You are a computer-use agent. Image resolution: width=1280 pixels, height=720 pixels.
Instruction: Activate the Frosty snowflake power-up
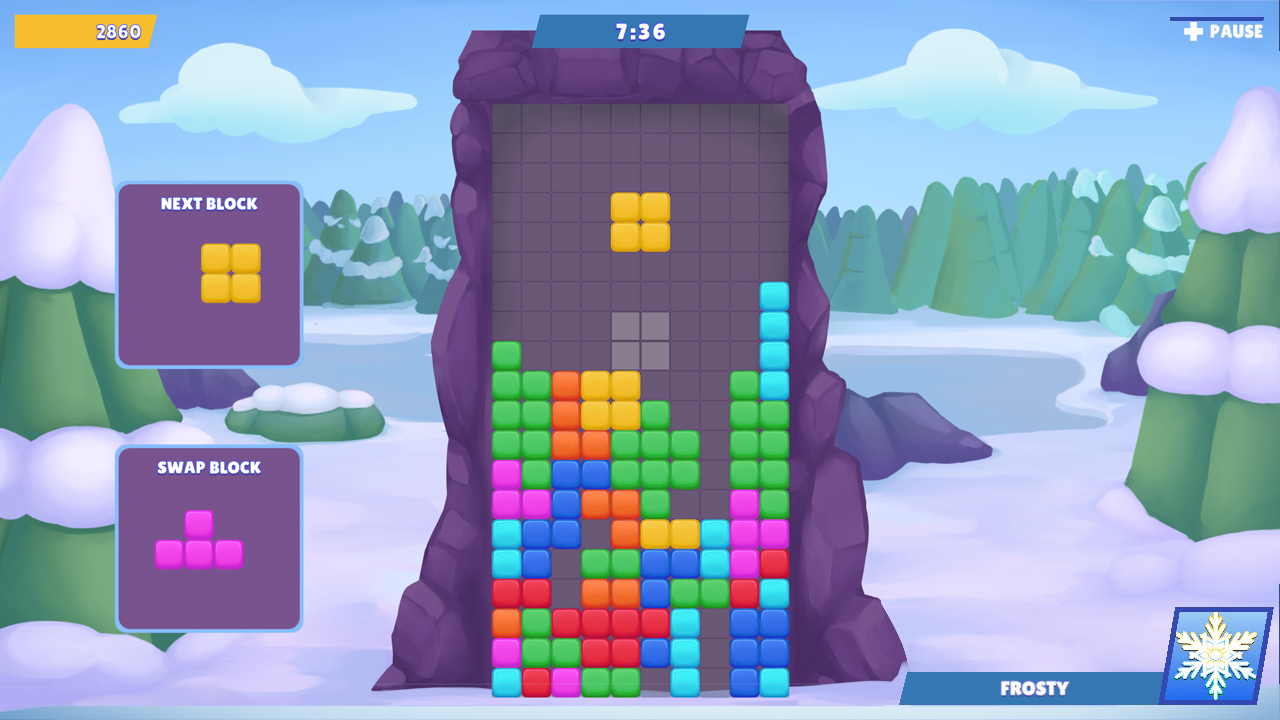pyautogui.click(x=1213, y=655)
